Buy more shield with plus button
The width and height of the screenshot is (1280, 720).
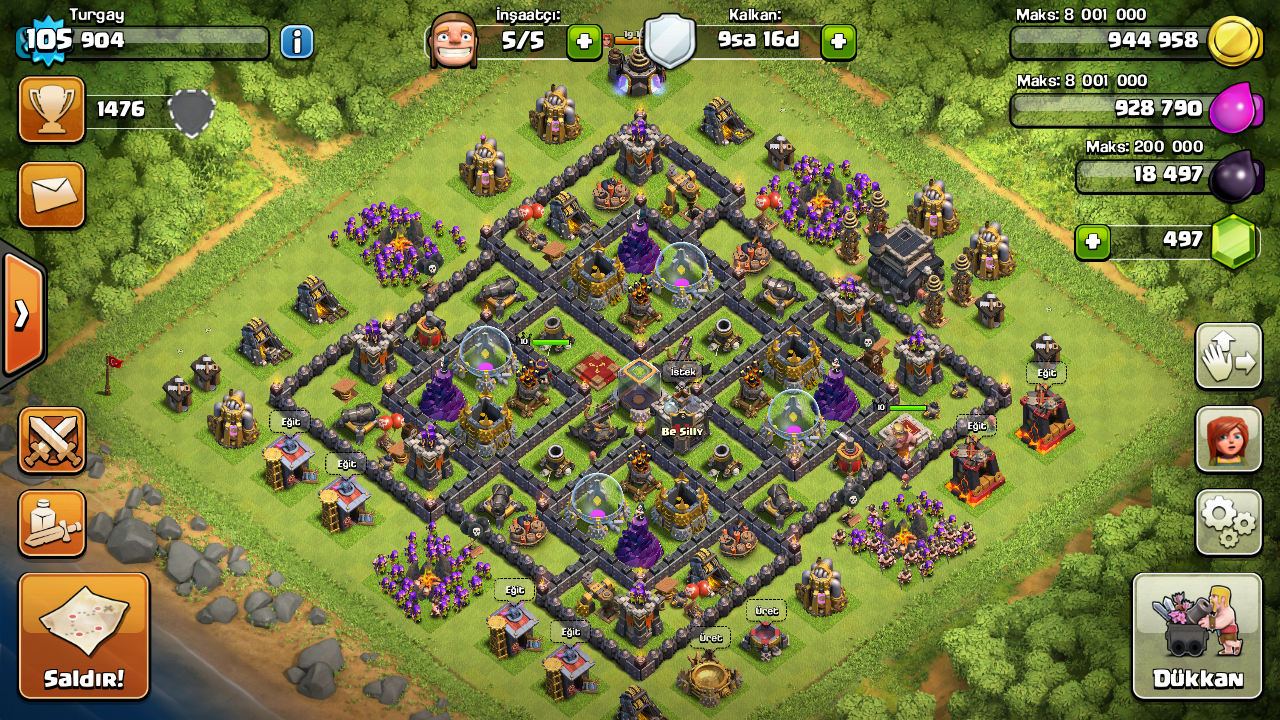coord(838,42)
